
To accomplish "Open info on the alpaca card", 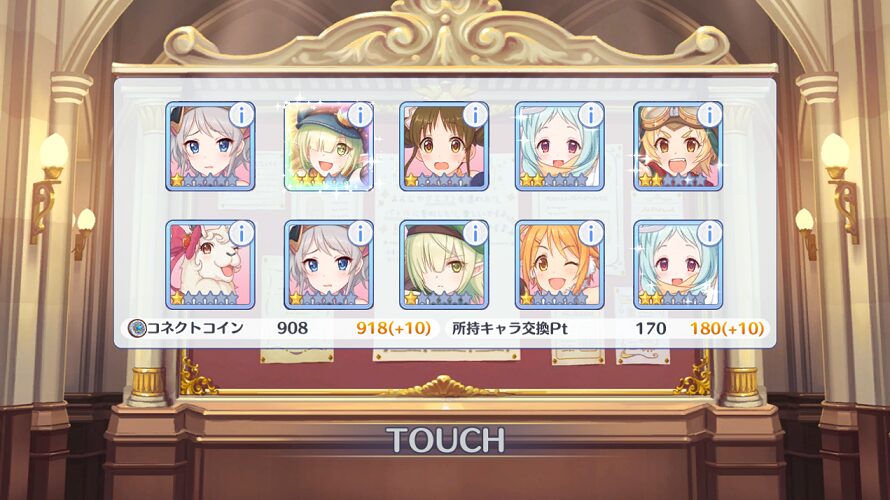I will pyautogui.click(x=241, y=233).
